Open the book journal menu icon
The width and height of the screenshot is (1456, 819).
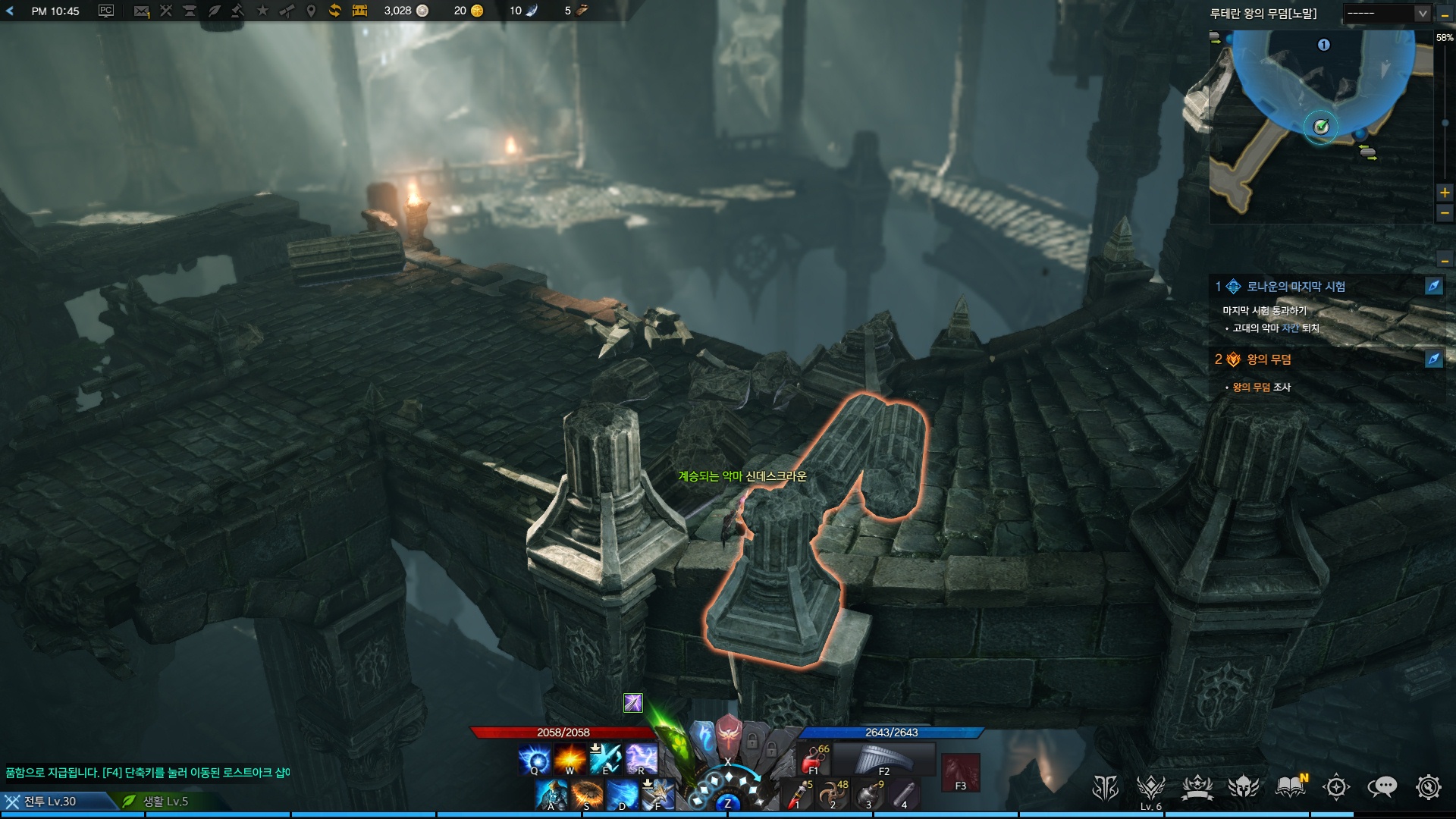[1291, 788]
